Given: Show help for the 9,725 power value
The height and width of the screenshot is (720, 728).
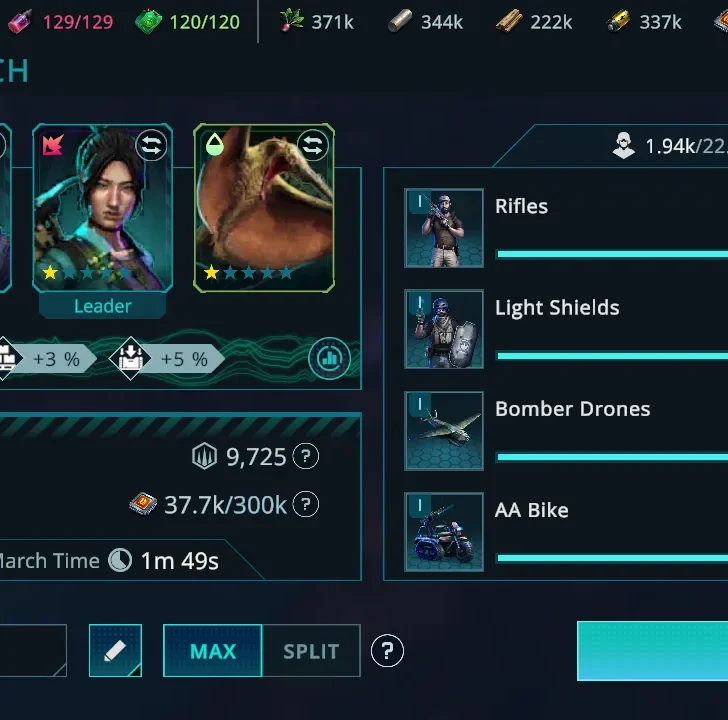Looking at the screenshot, I should tap(306, 457).
